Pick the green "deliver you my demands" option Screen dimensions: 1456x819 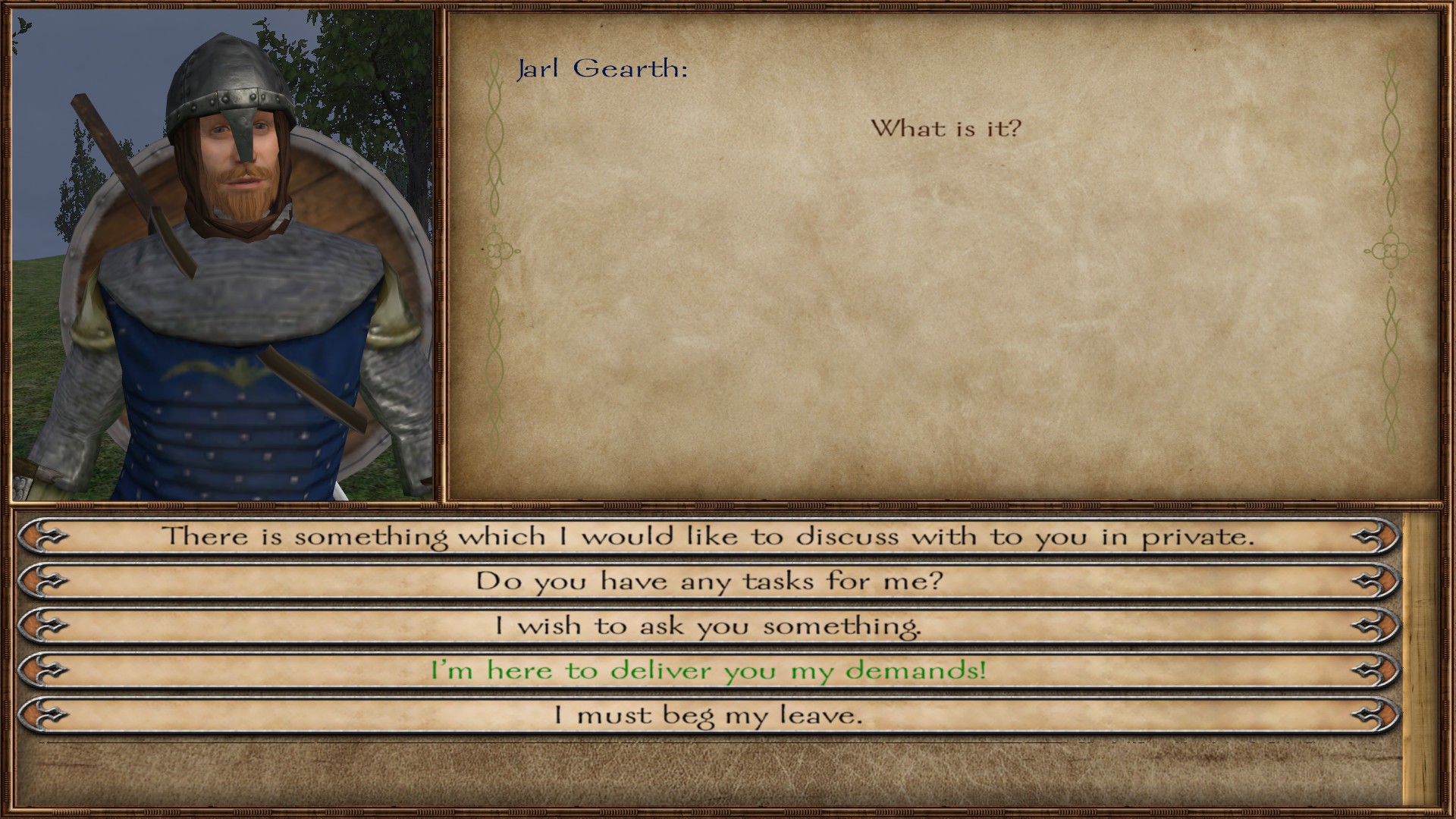tap(708, 670)
